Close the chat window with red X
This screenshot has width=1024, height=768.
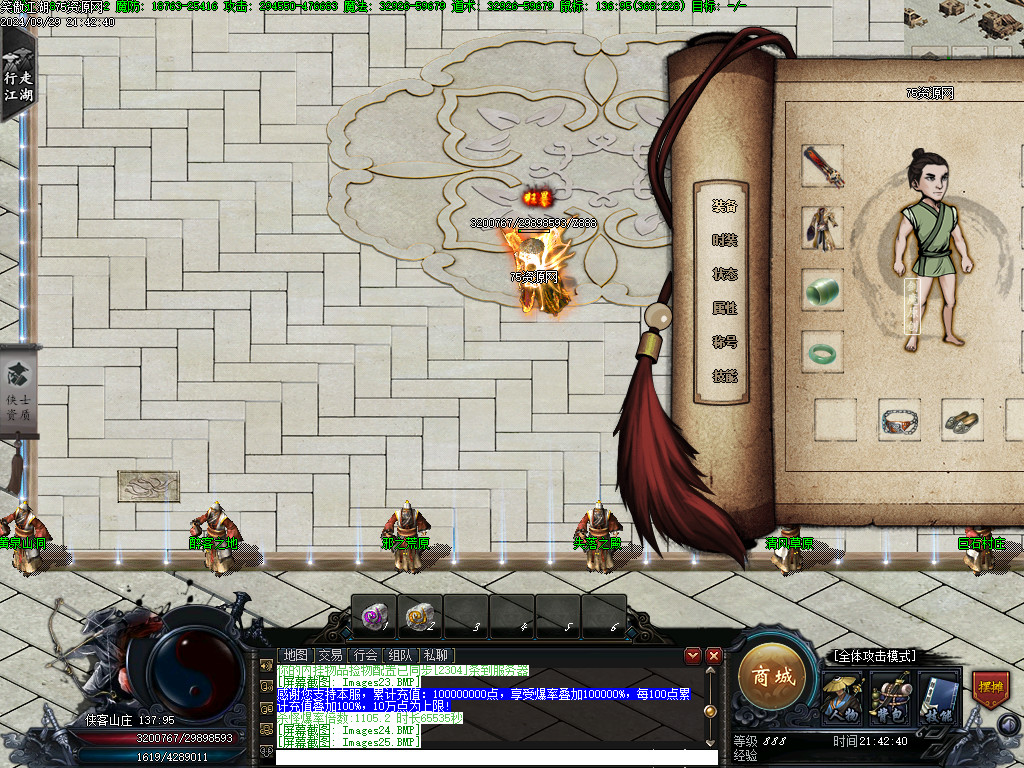(x=713, y=656)
